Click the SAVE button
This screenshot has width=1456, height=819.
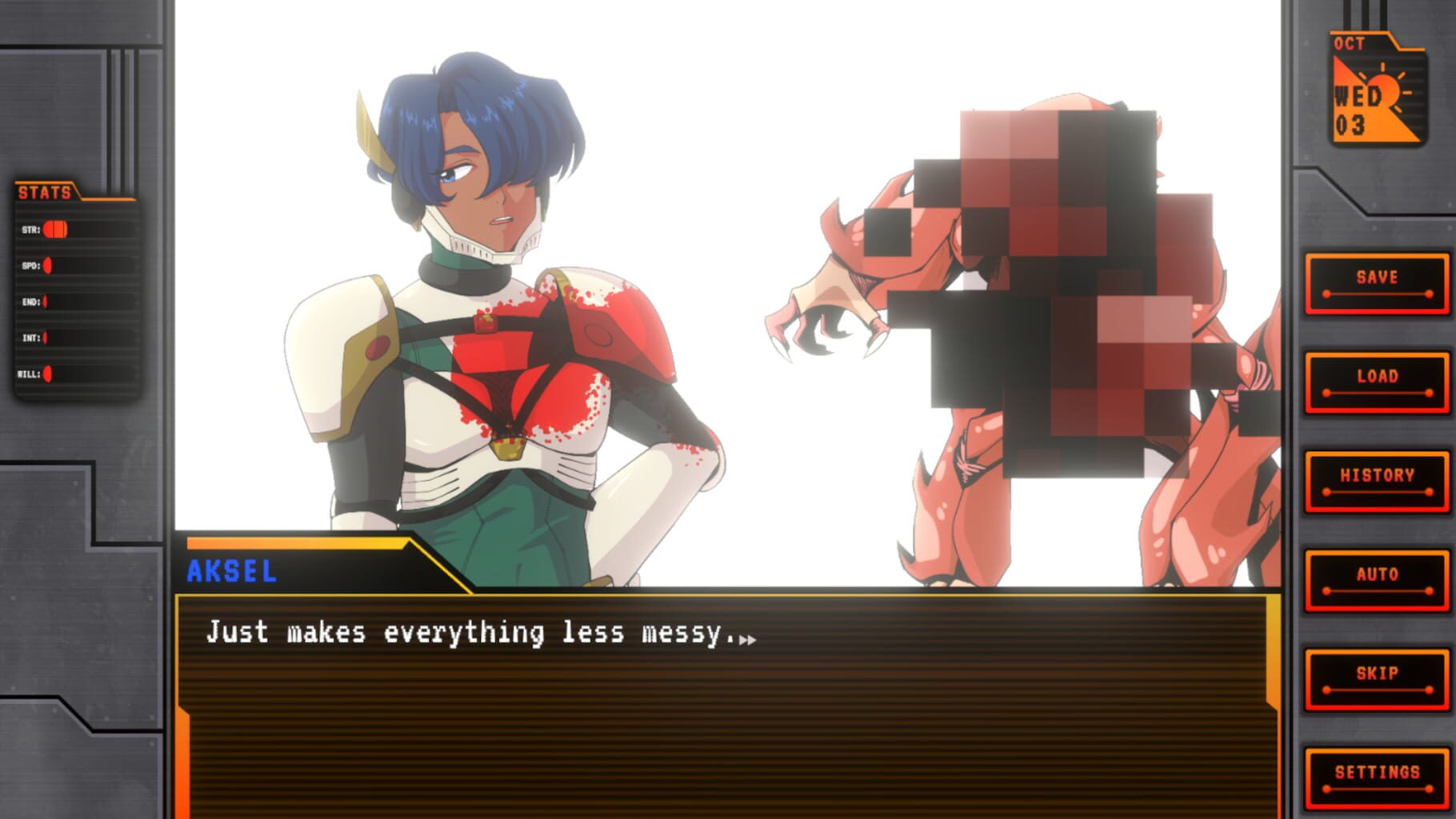pos(1376,283)
